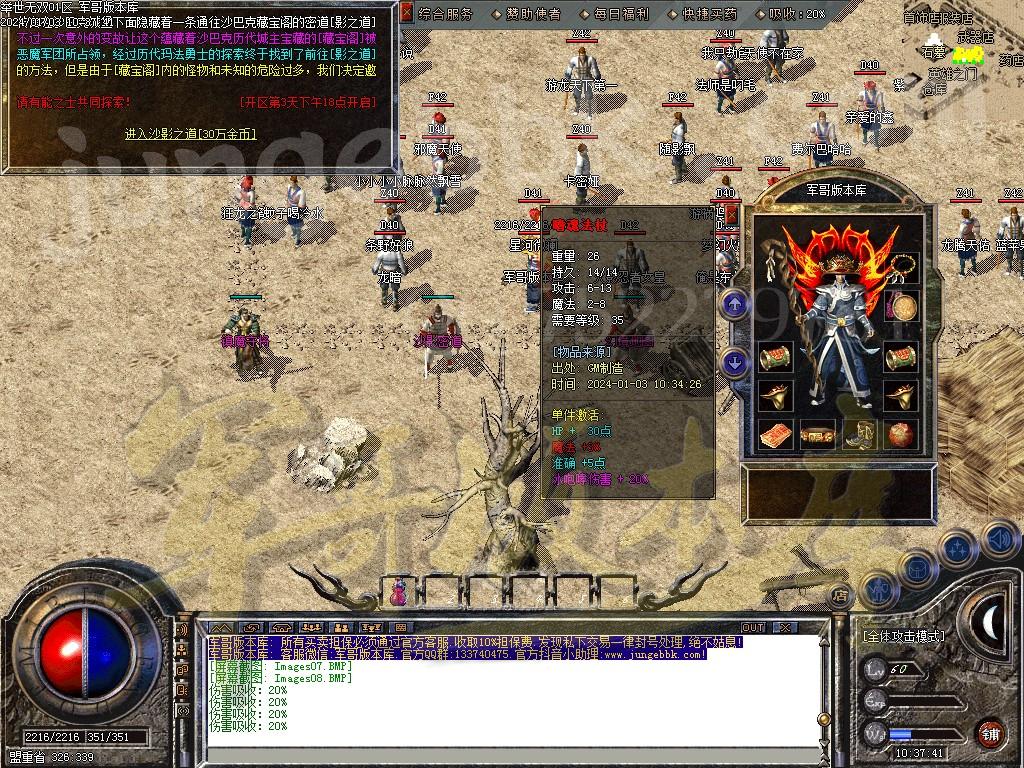Open the 快捷买药 menu

tap(709, 14)
